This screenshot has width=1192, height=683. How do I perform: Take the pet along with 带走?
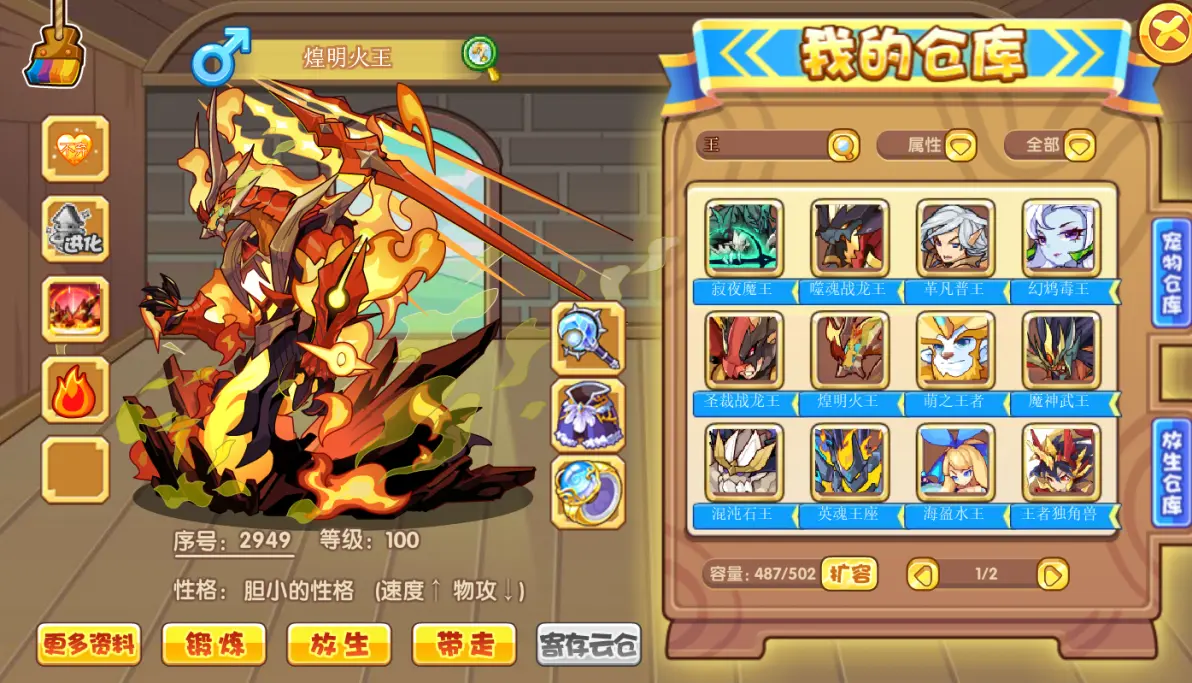464,644
